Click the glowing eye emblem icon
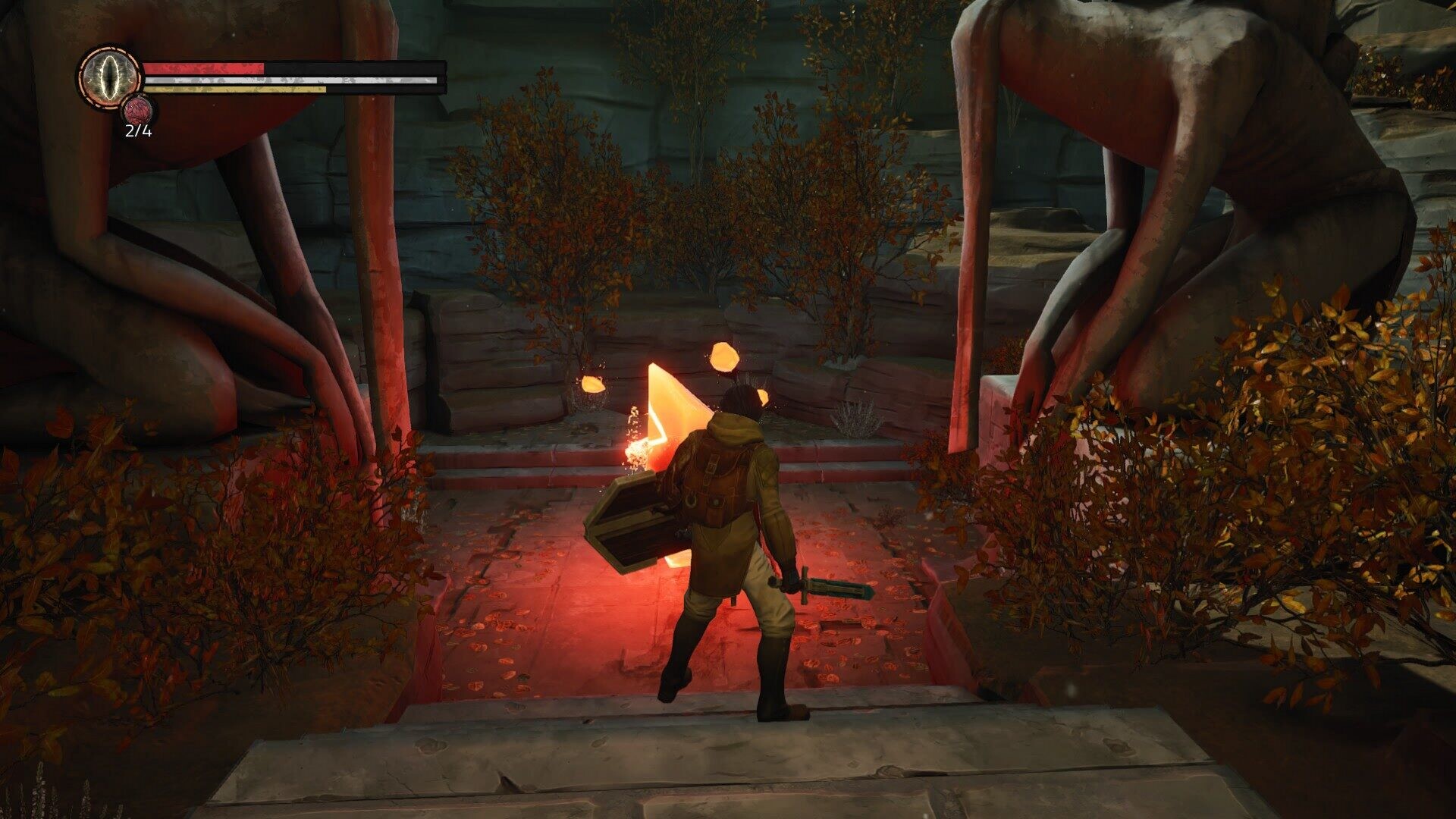The width and height of the screenshot is (1456, 819). (x=109, y=77)
